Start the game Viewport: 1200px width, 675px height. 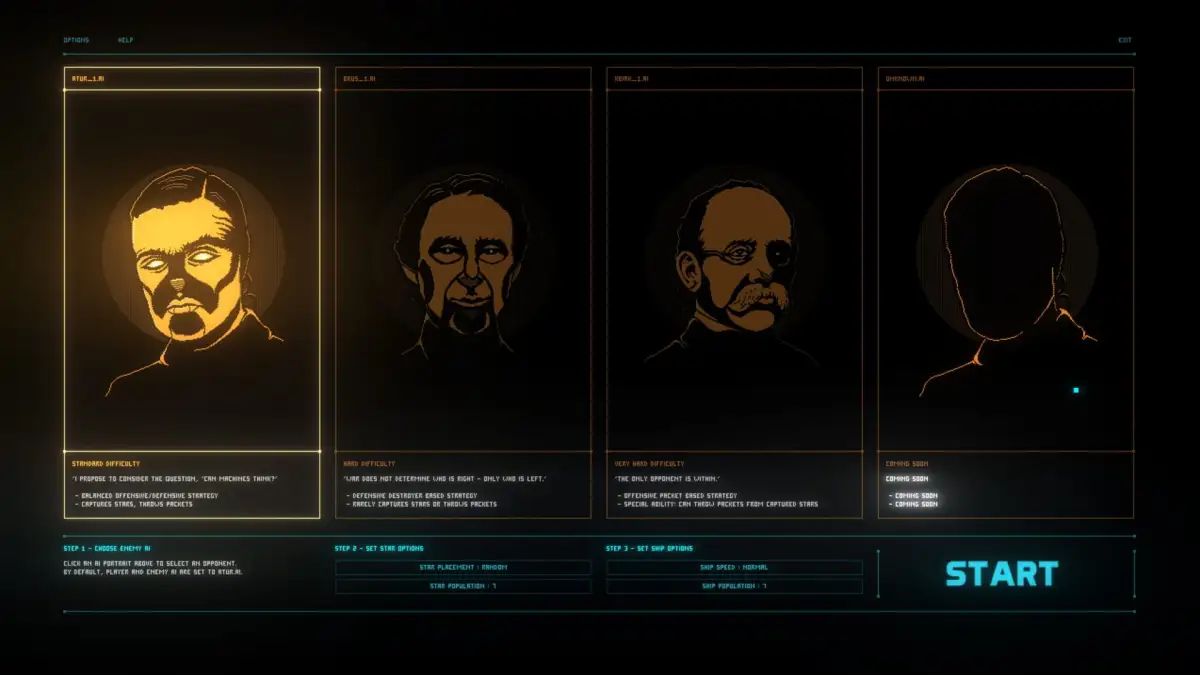click(1002, 574)
